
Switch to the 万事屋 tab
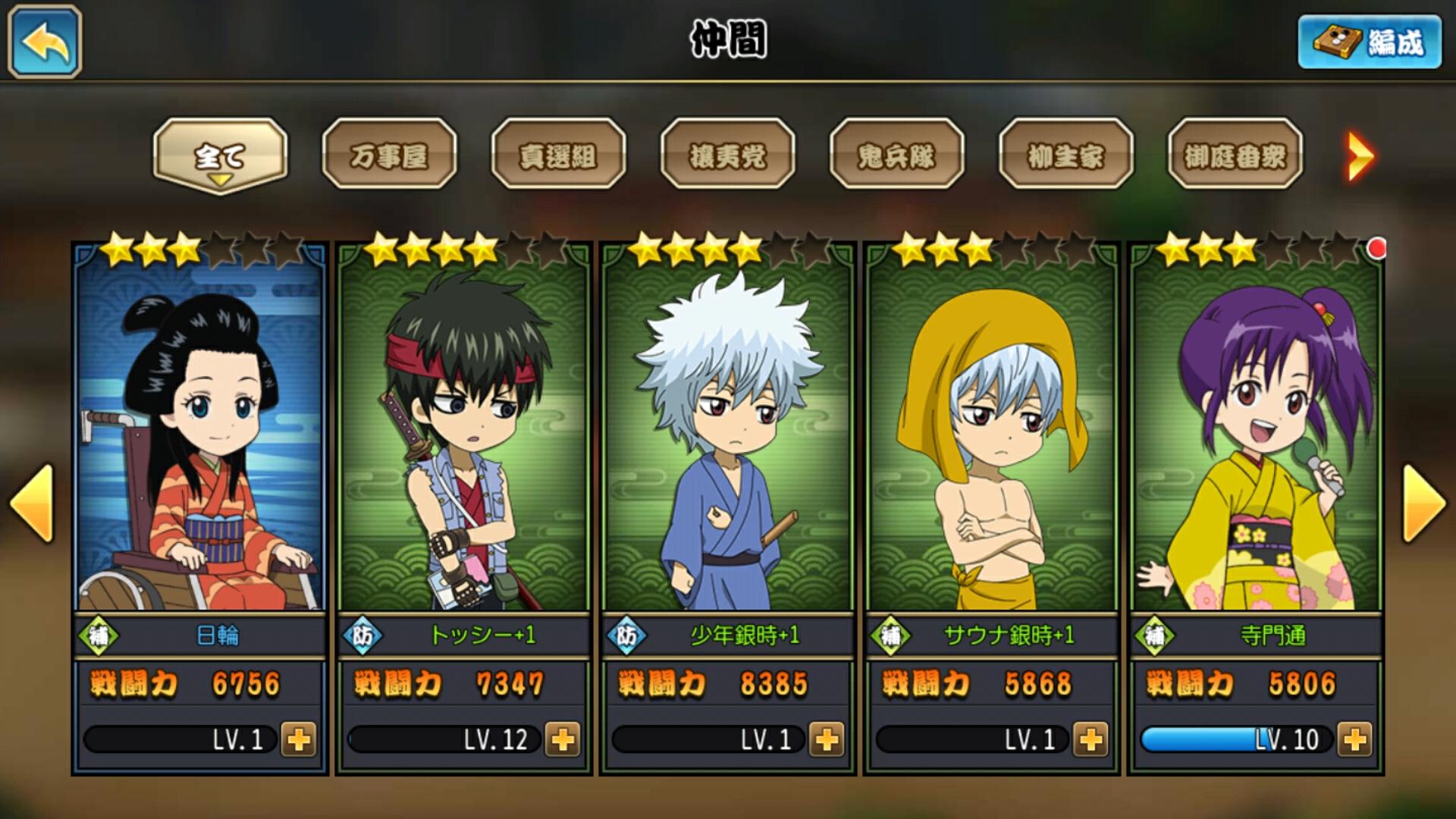[x=389, y=155]
